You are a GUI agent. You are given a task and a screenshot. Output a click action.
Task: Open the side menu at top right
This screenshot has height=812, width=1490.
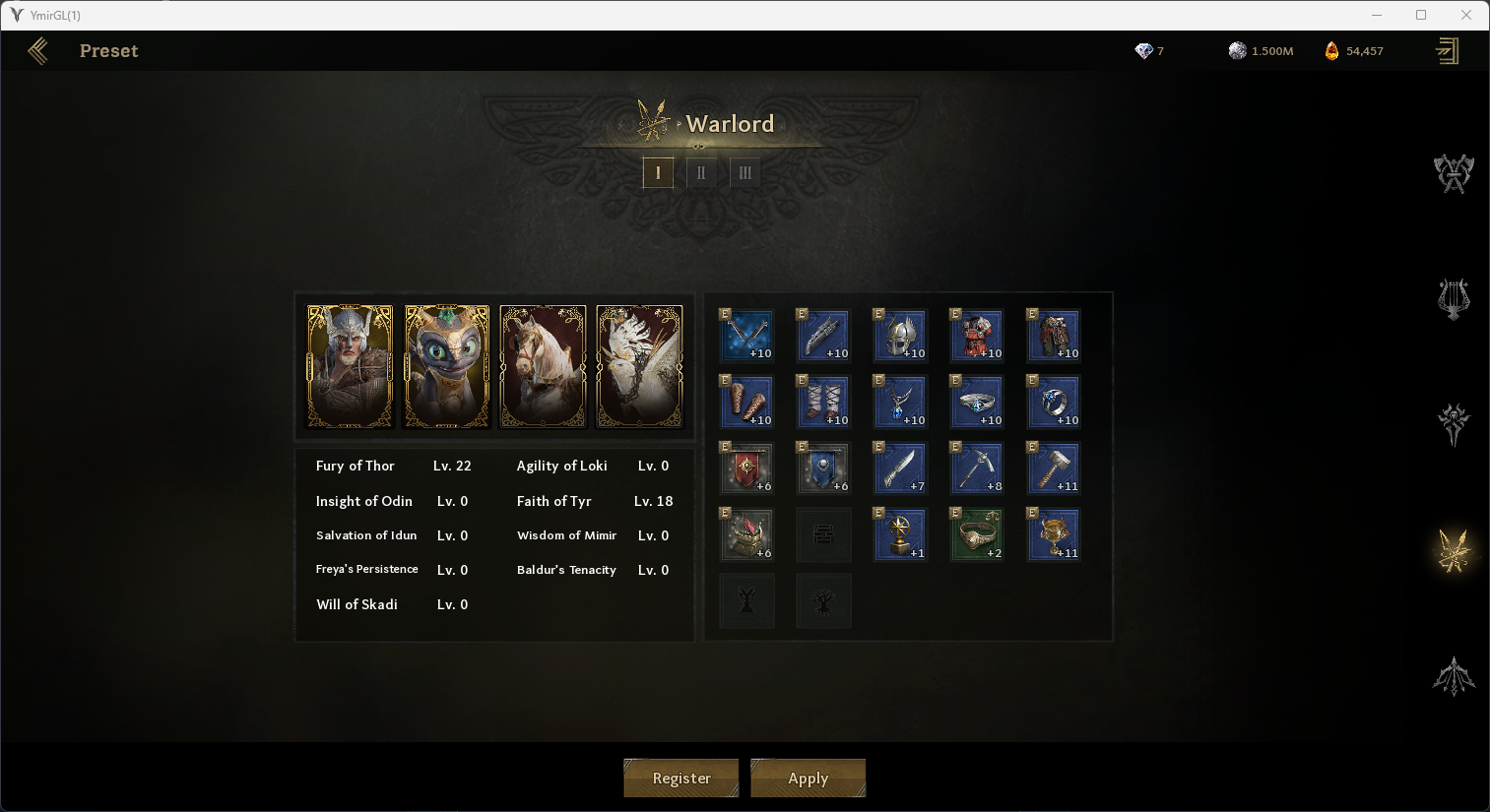click(1447, 51)
